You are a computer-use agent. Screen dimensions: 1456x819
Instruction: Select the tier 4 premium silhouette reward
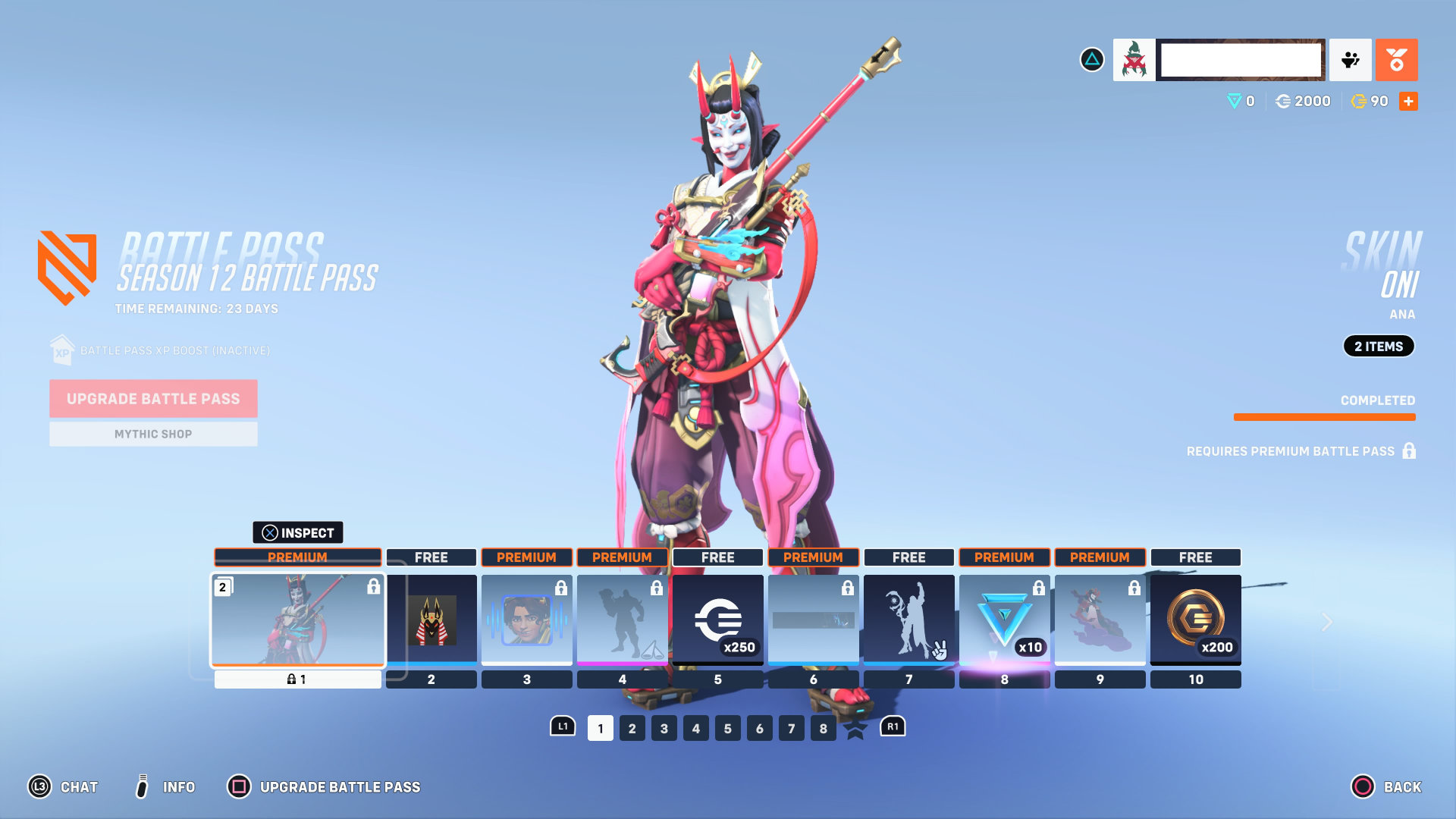point(623,620)
